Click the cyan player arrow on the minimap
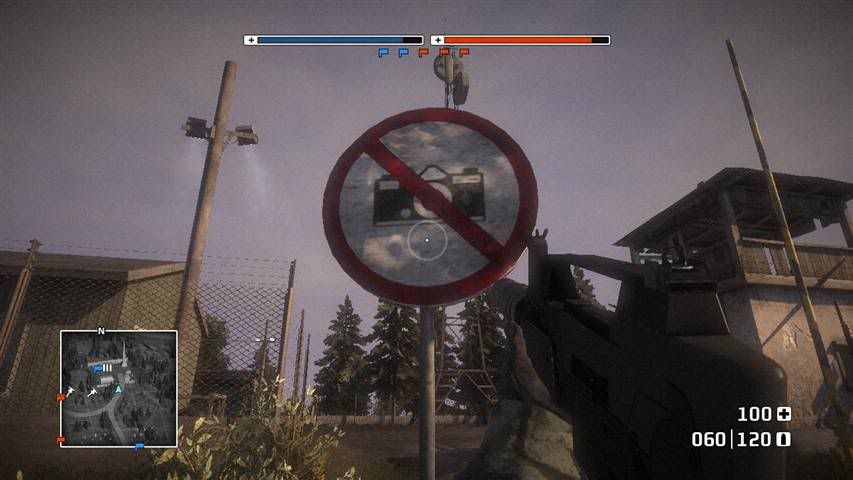 [x=118, y=388]
